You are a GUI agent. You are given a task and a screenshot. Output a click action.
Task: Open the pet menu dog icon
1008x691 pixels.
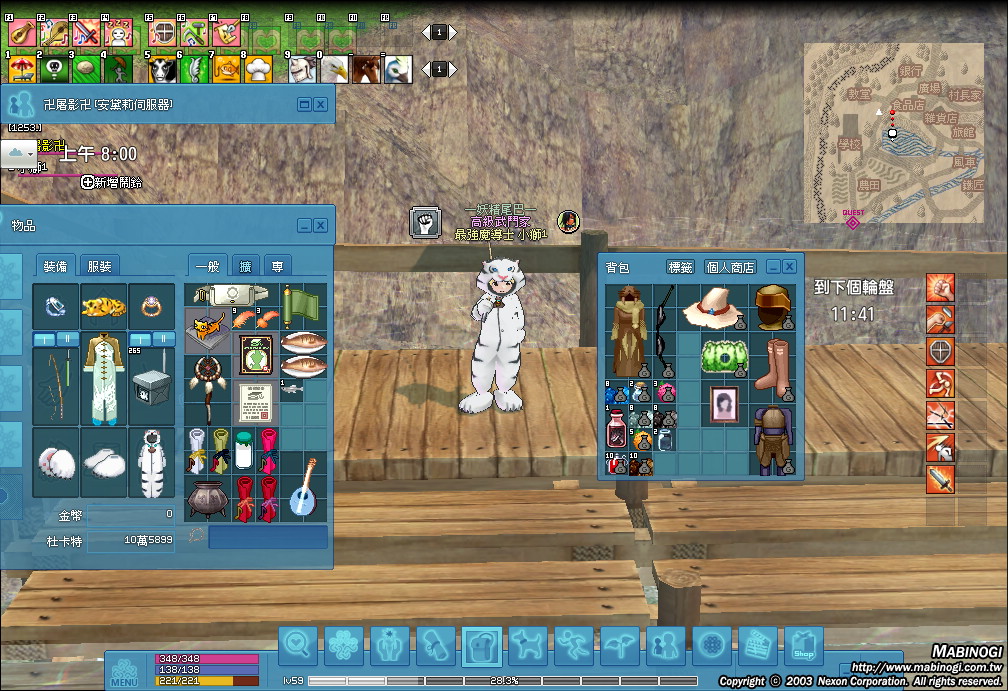tap(527, 647)
